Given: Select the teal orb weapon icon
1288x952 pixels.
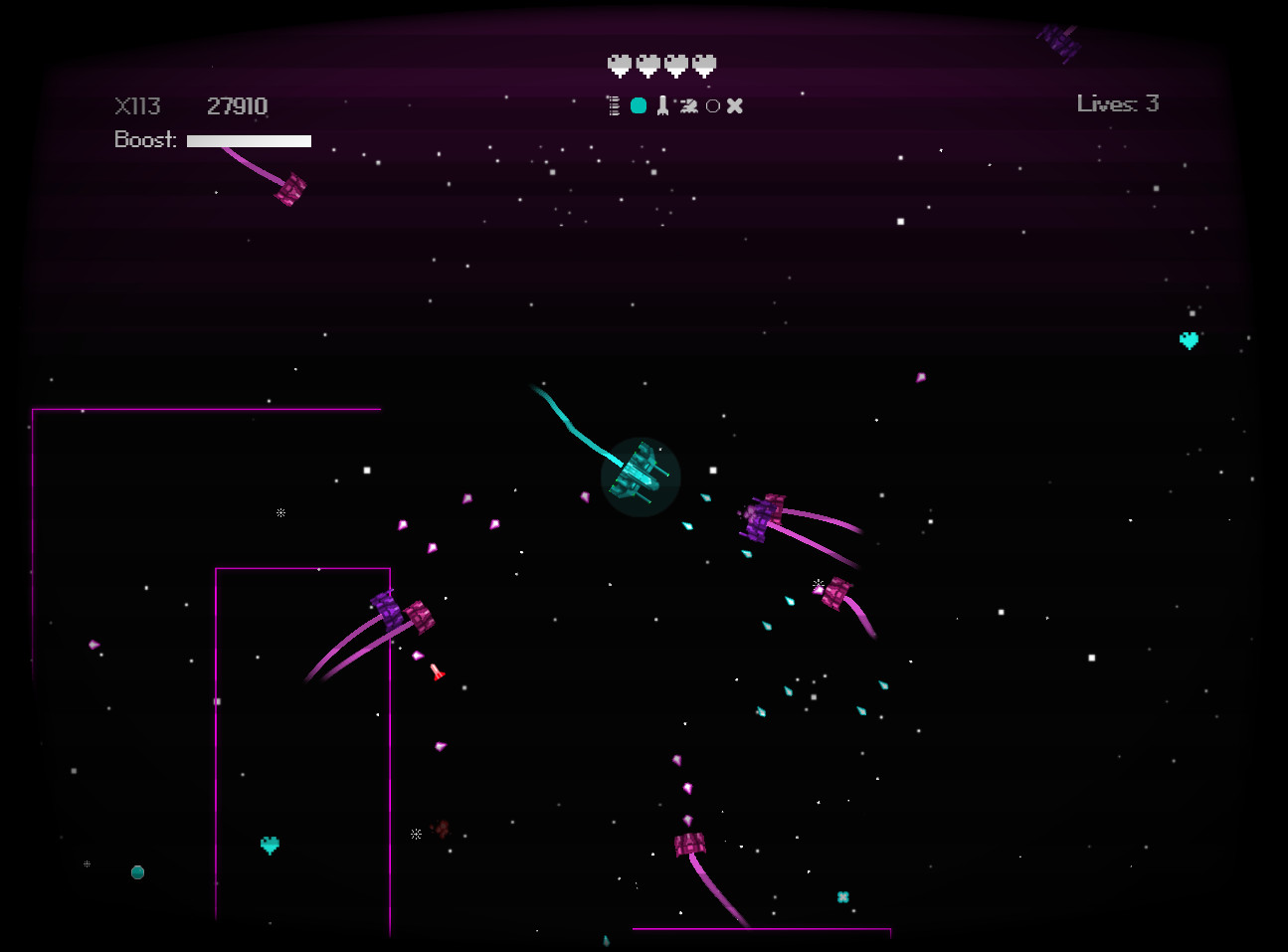Looking at the screenshot, I should (638, 104).
